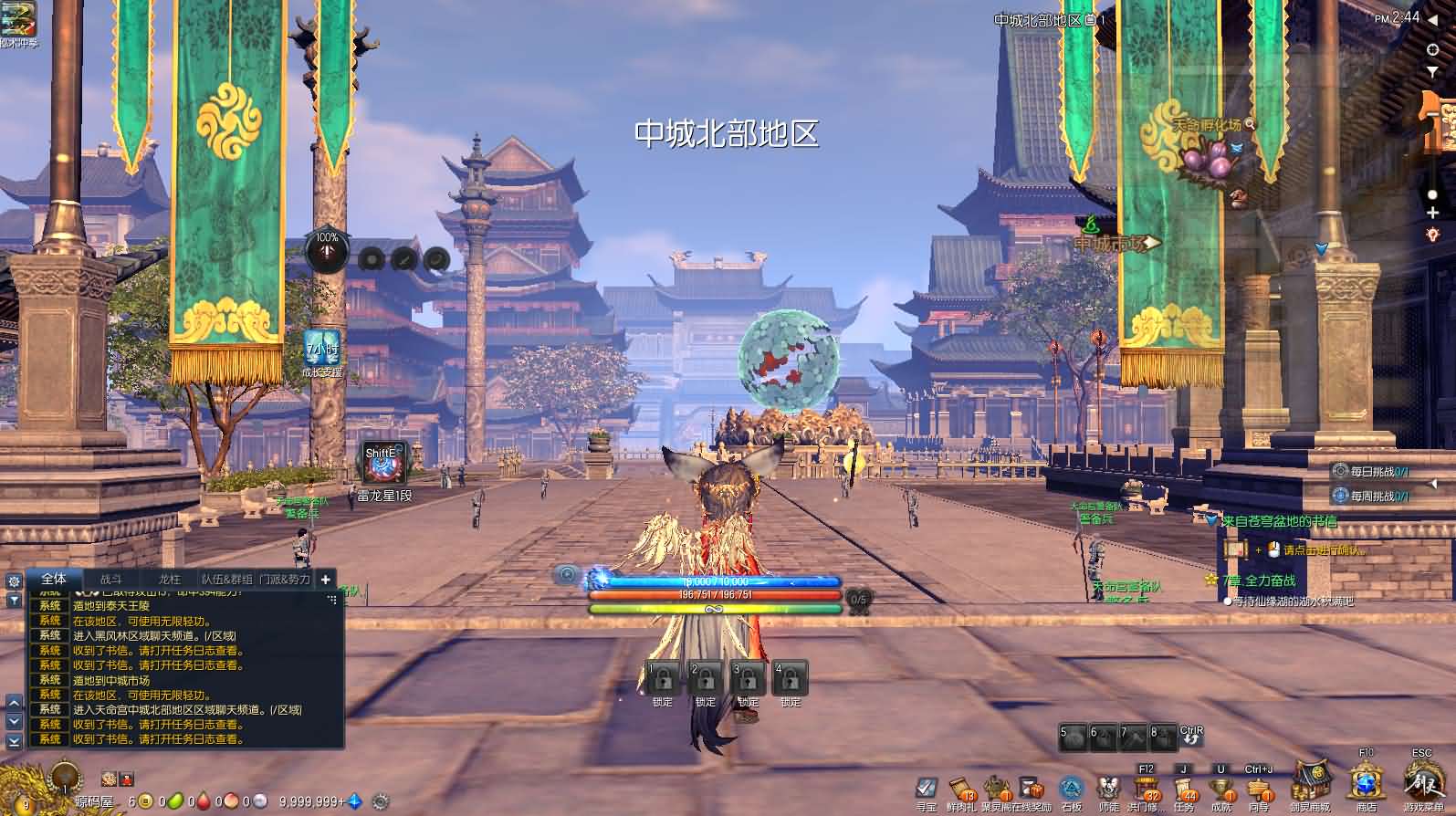The width and height of the screenshot is (1456, 816).
Task: Open the 任务 quest log scroll
Action: [1183, 789]
